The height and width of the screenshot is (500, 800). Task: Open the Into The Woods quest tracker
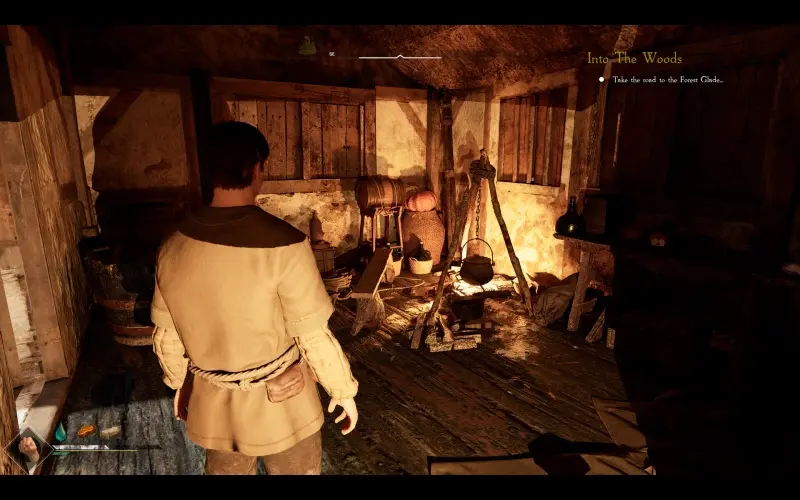click(x=634, y=58)
